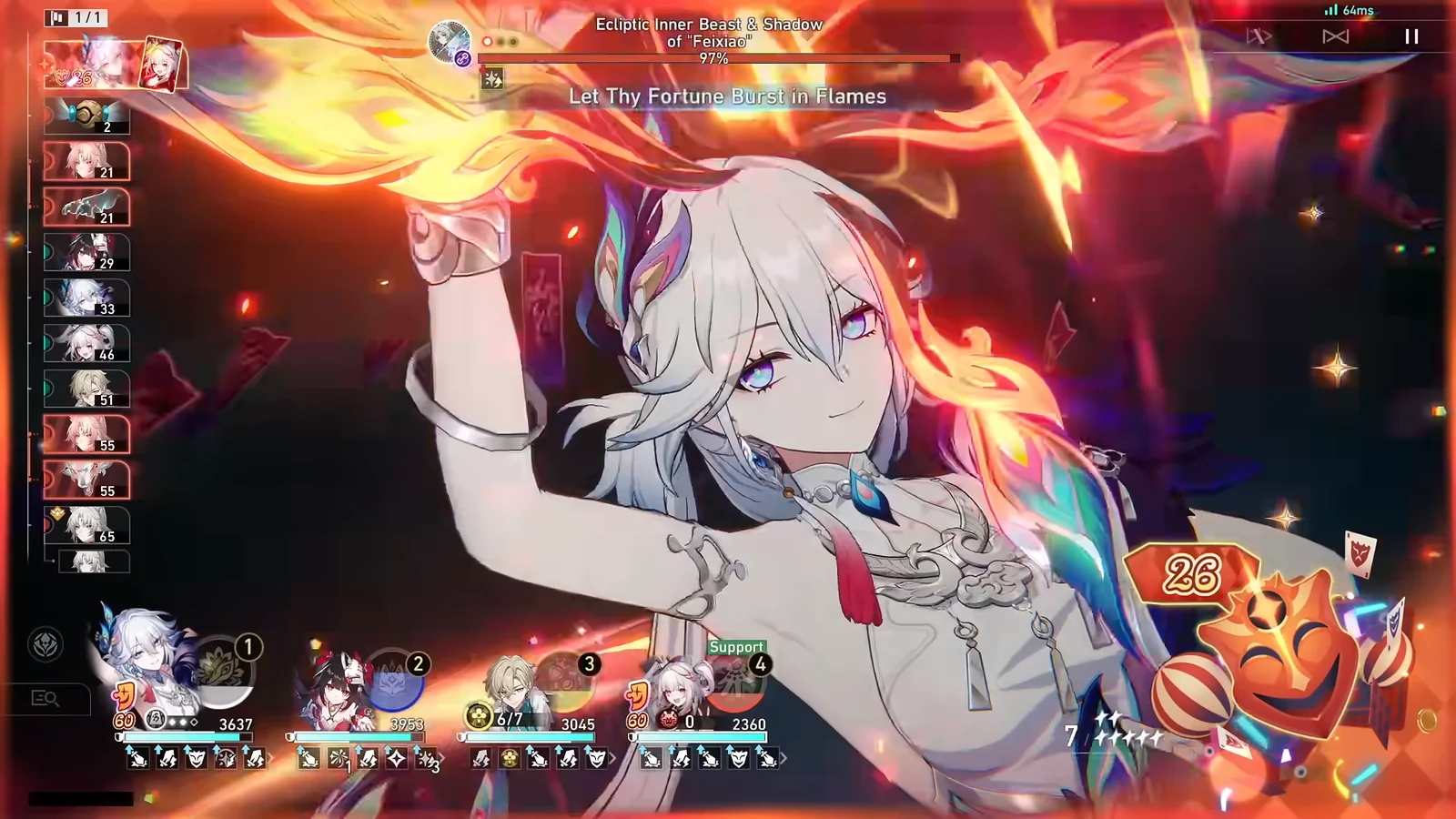This screenshot has width=1456, height=819.
Task: Activate character two's fox-mask ultimate
Action: [394, 682]
